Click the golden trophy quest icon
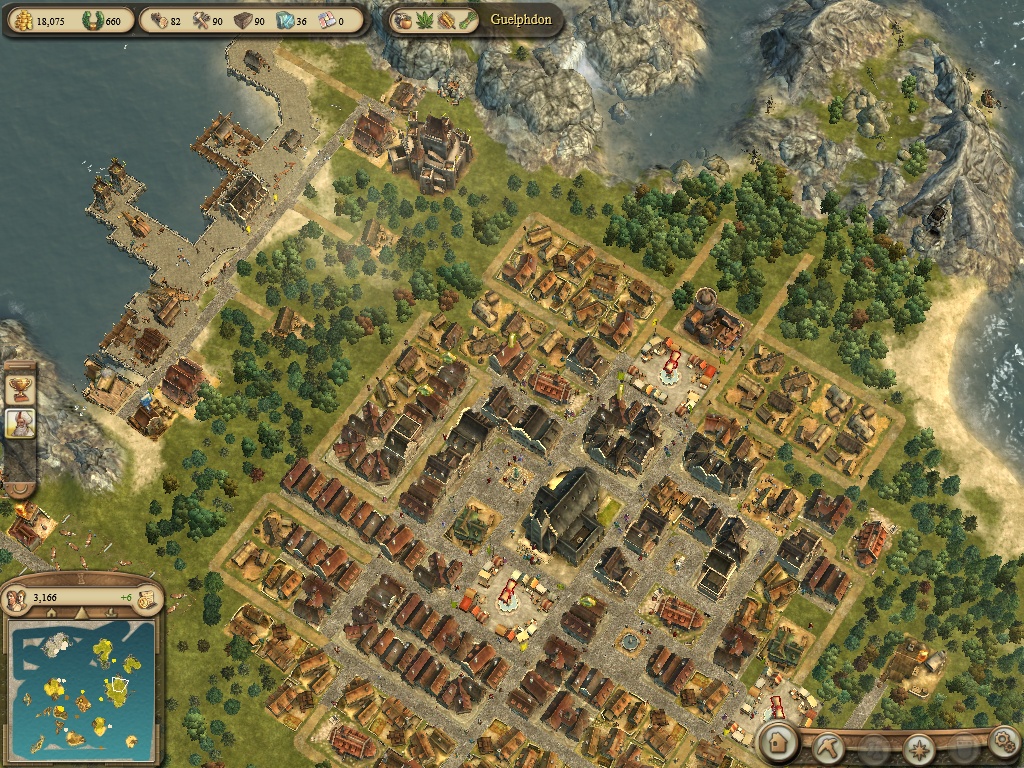This screenshot has width=1024, height=768. 19,387
